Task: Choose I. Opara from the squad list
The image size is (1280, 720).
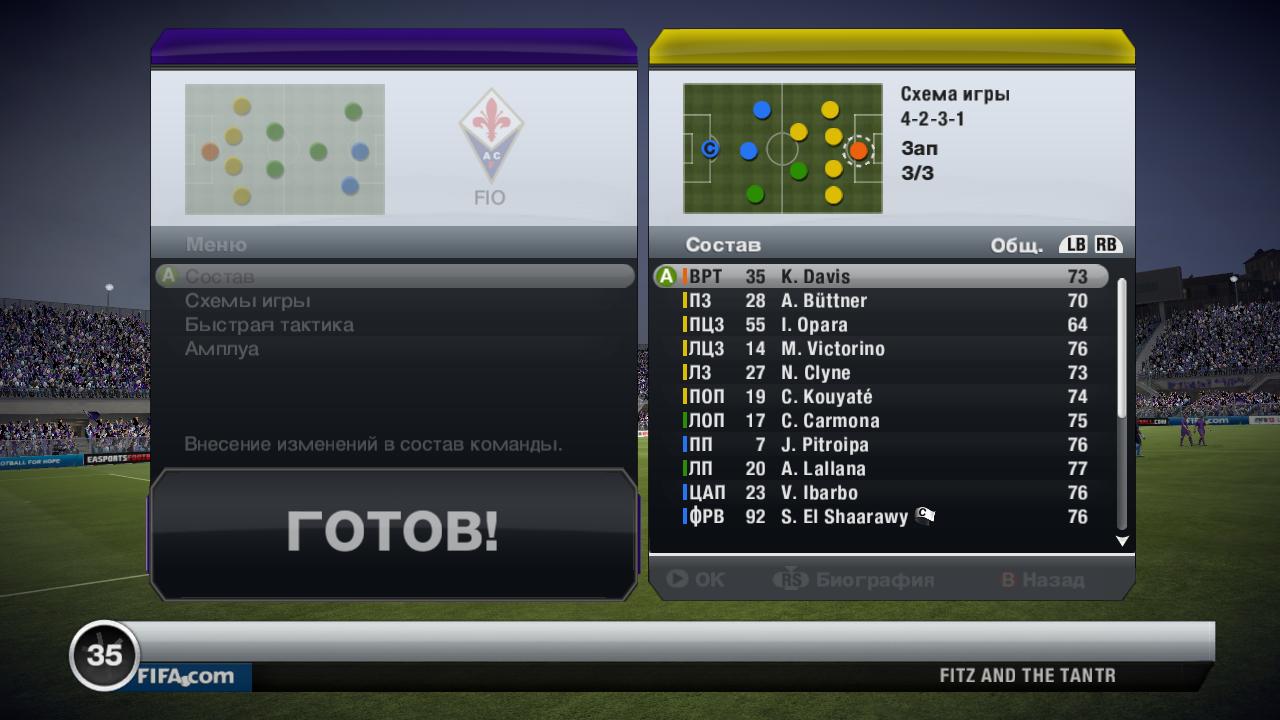Action: point(880,324)
